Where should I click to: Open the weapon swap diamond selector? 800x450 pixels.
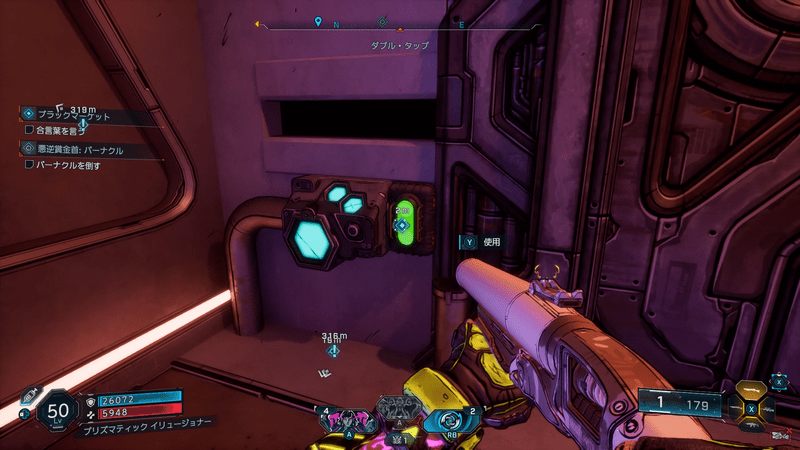coord(752,408)
